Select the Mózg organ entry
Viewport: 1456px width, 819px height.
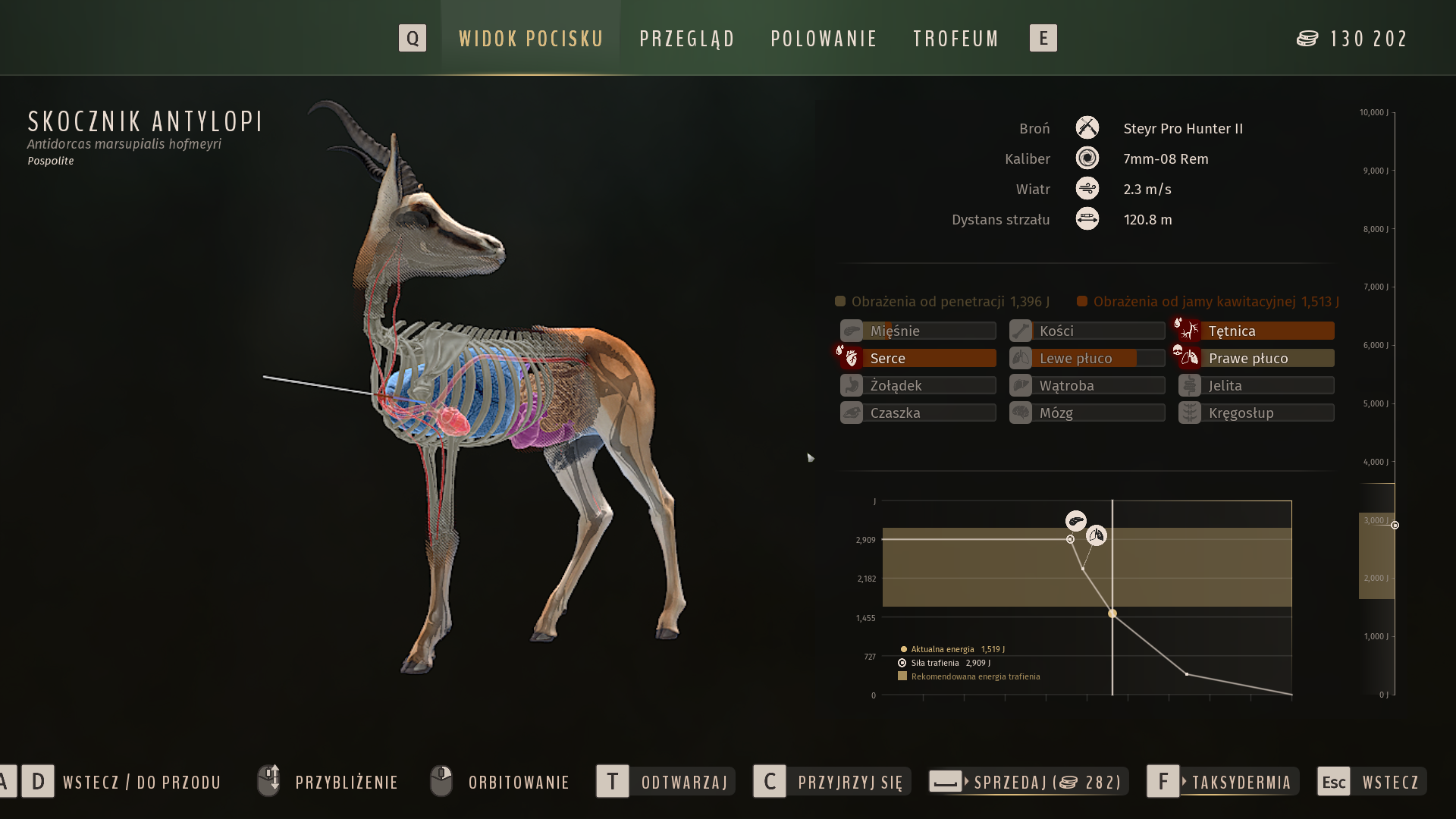(1087, 413)
